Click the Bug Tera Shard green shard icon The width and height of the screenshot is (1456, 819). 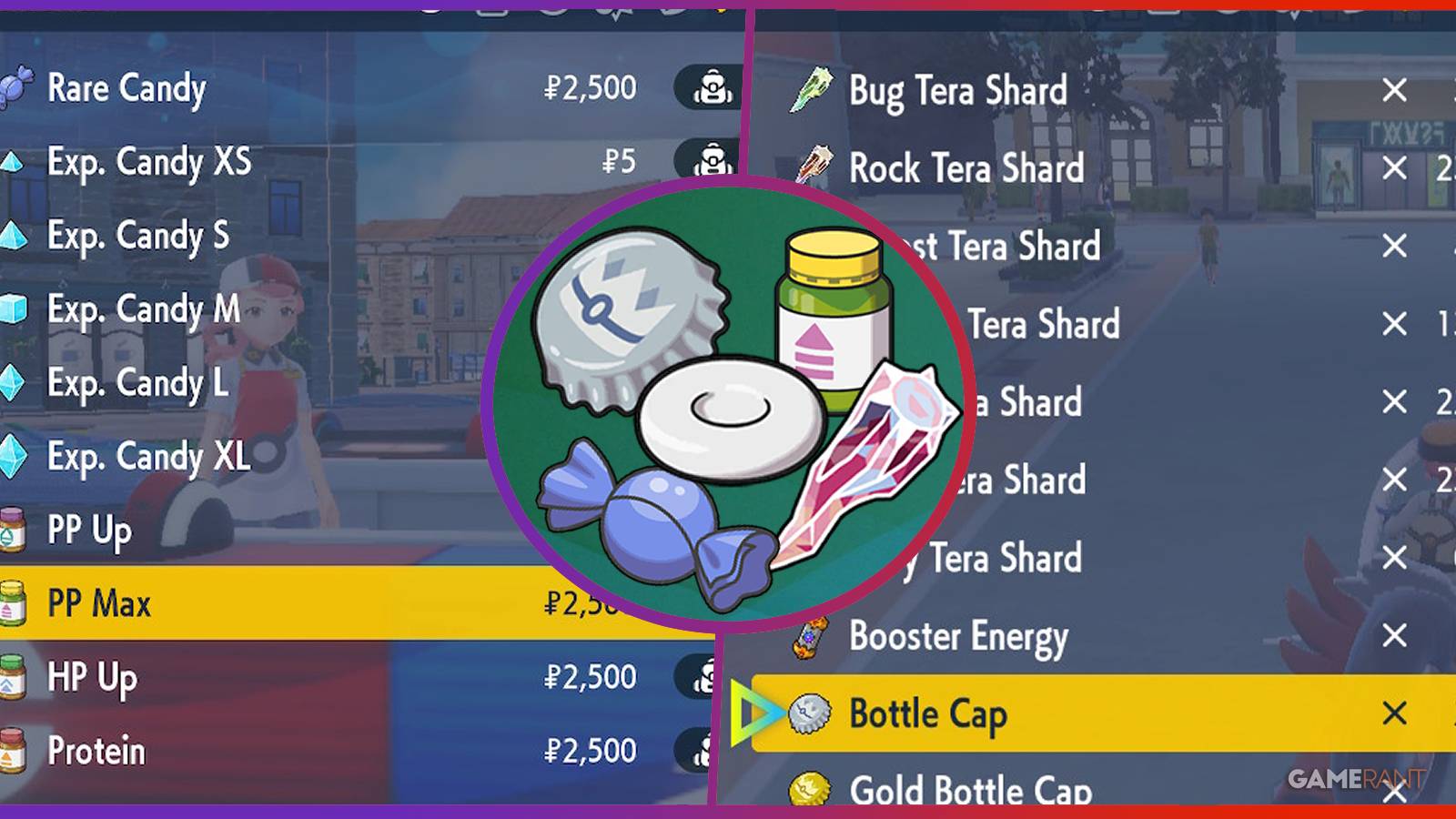point(813,90)
